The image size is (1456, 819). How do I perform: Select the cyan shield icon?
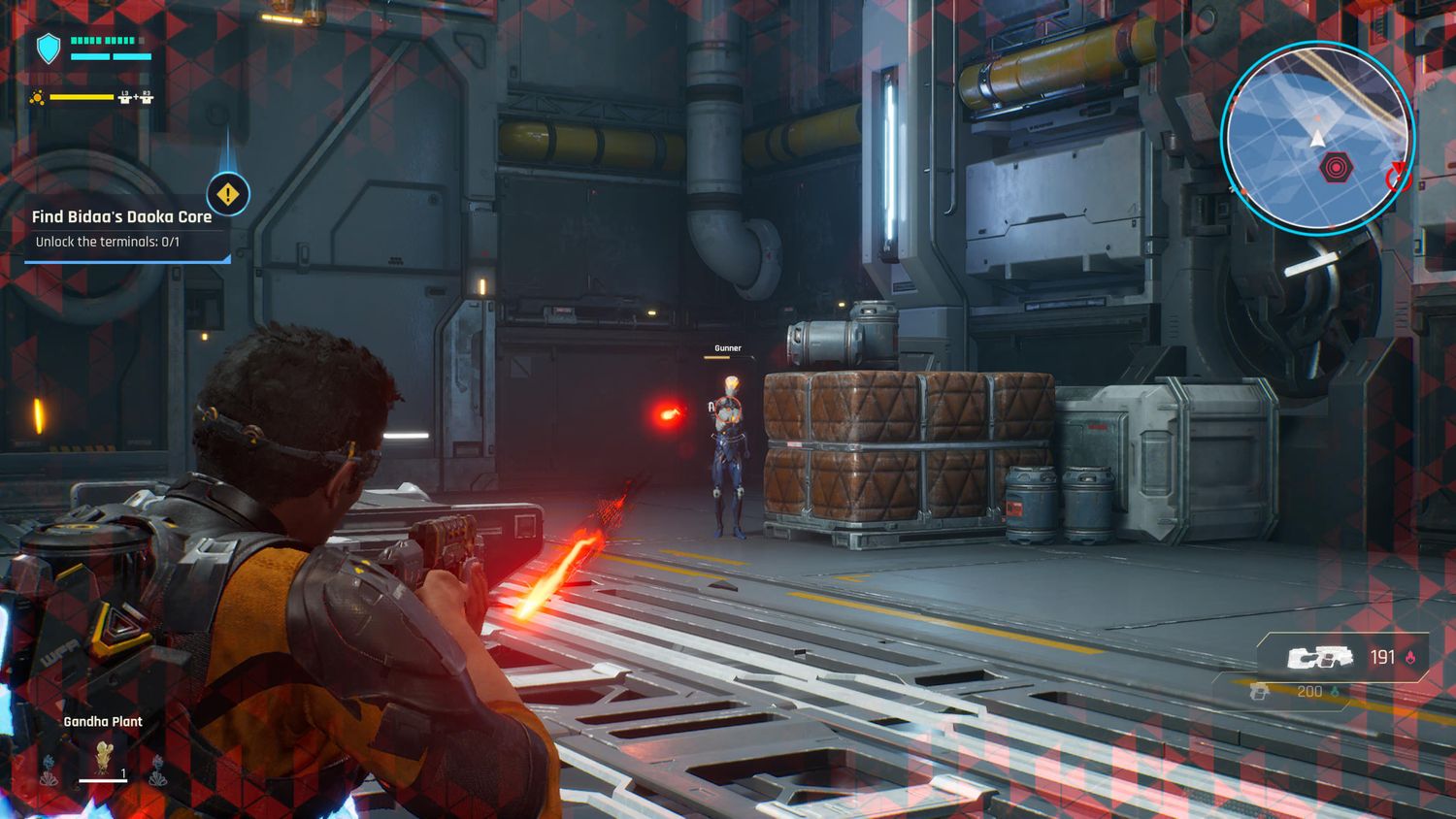48,48
